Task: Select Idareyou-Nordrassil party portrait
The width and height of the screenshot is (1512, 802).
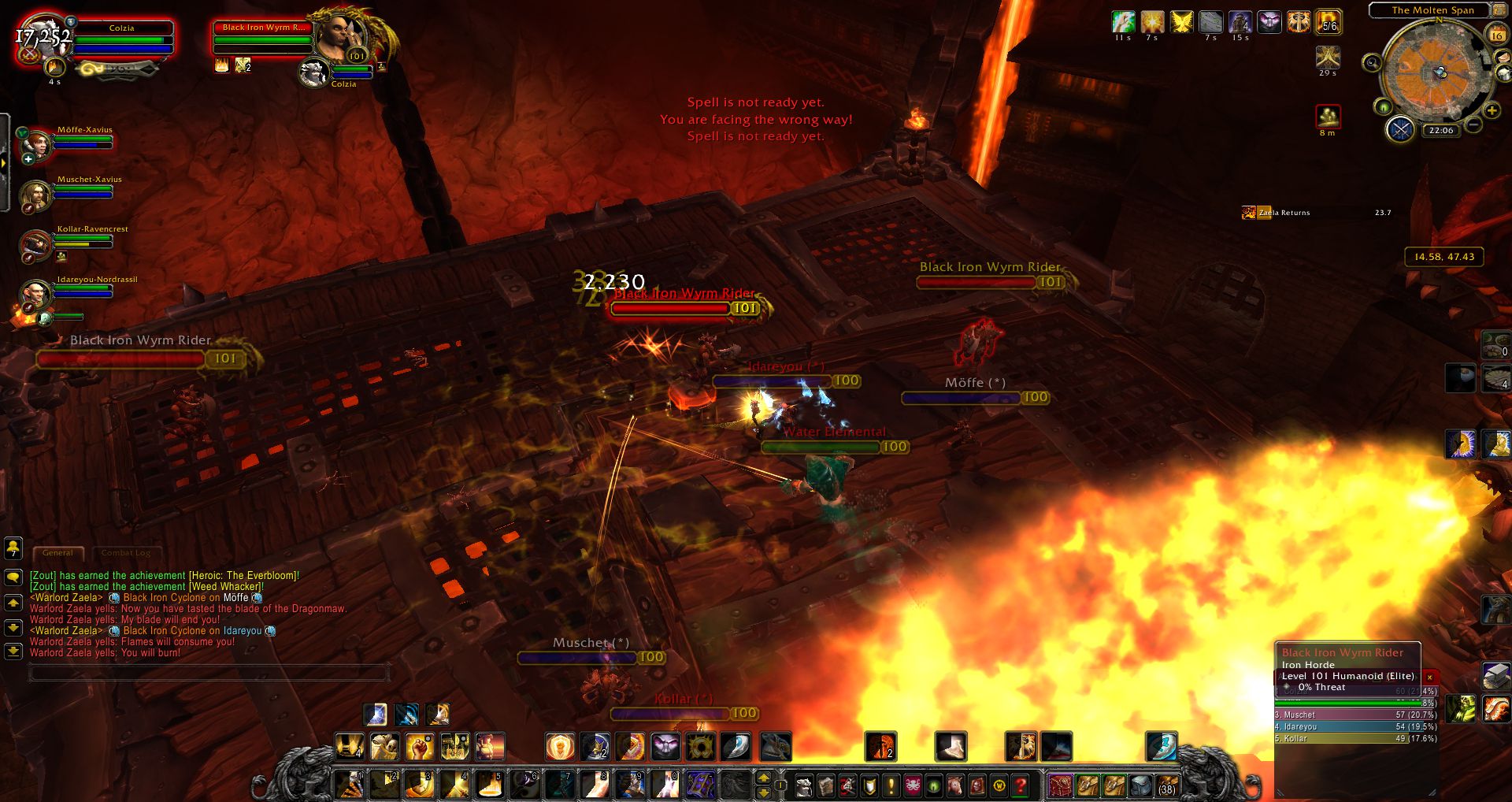Action: click(35, 294)
